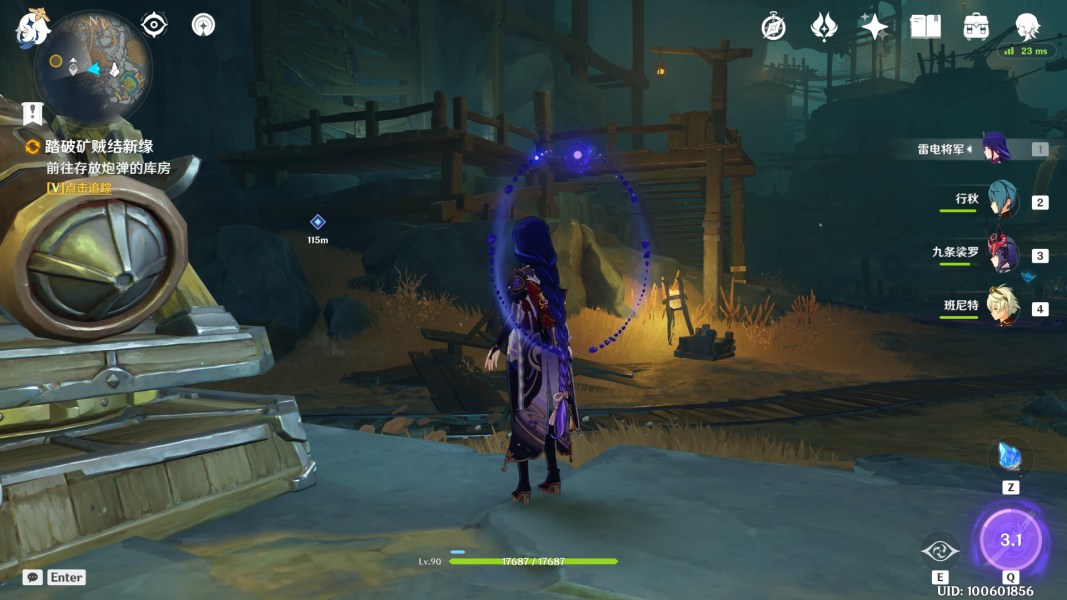Open the chat box speech bubble
This screenshot has width=1067, height=600.
33,577
